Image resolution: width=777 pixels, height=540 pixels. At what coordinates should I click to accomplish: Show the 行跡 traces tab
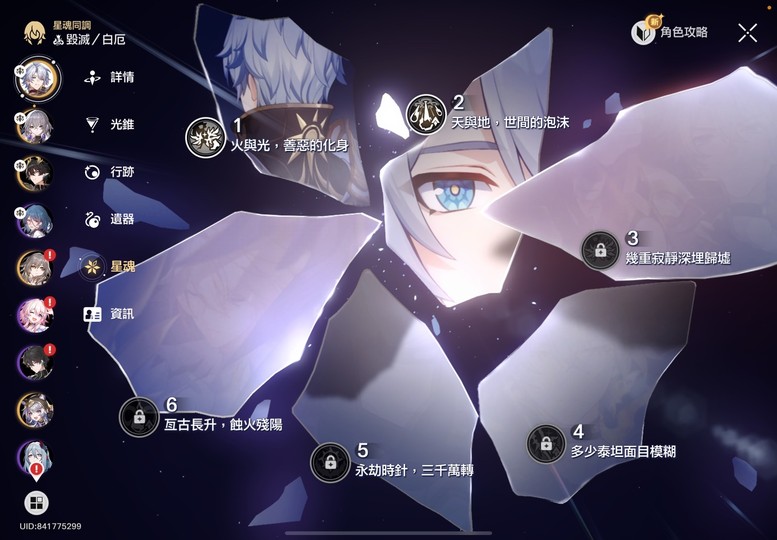pyautogui.click(x=110, y=172)
